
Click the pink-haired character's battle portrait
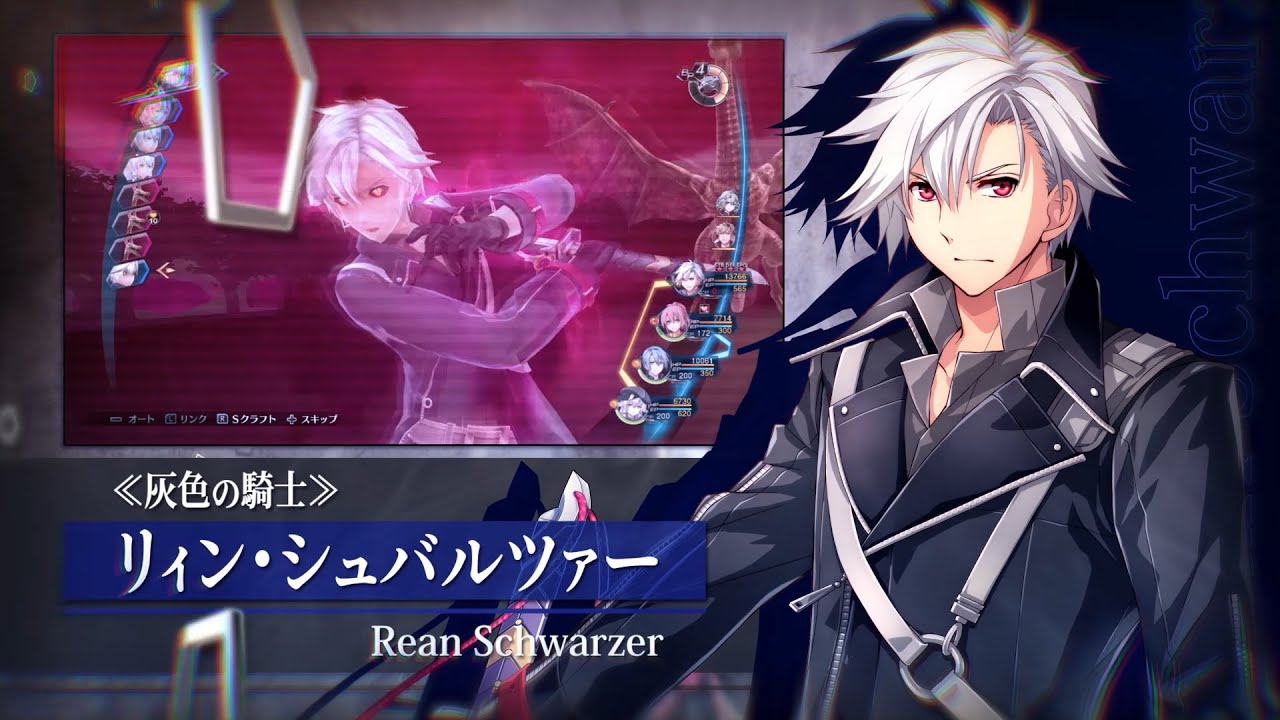pos(673,323)
